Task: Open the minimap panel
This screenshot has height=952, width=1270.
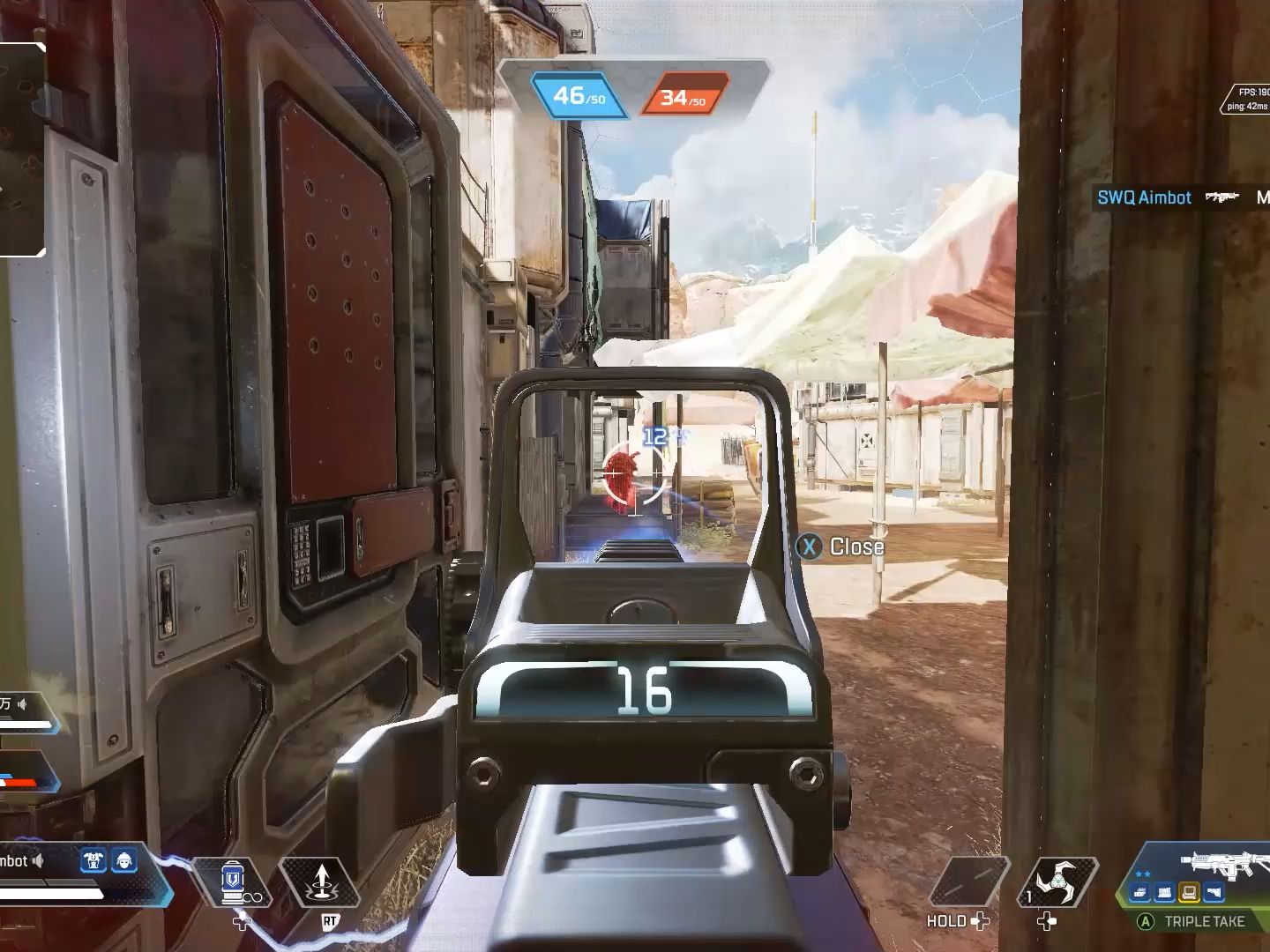Action: (21, 150)
